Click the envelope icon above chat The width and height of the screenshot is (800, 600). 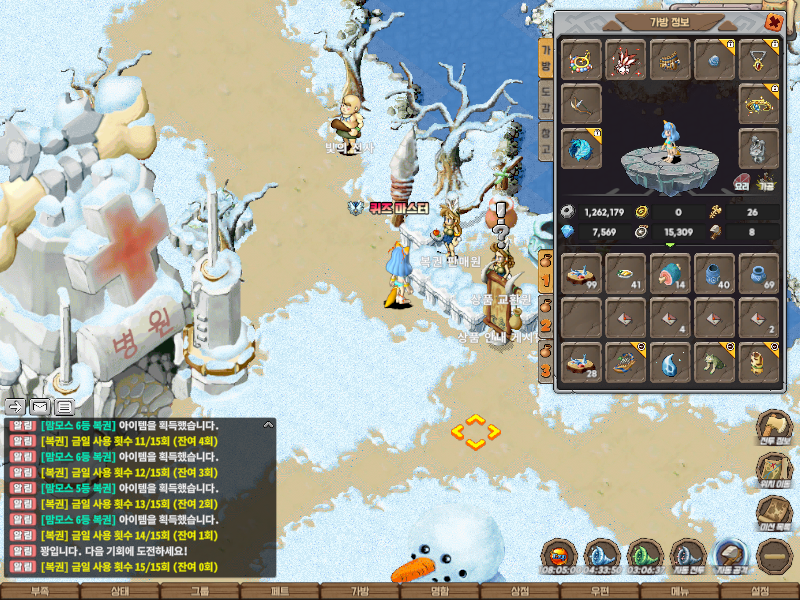point(40,407)
